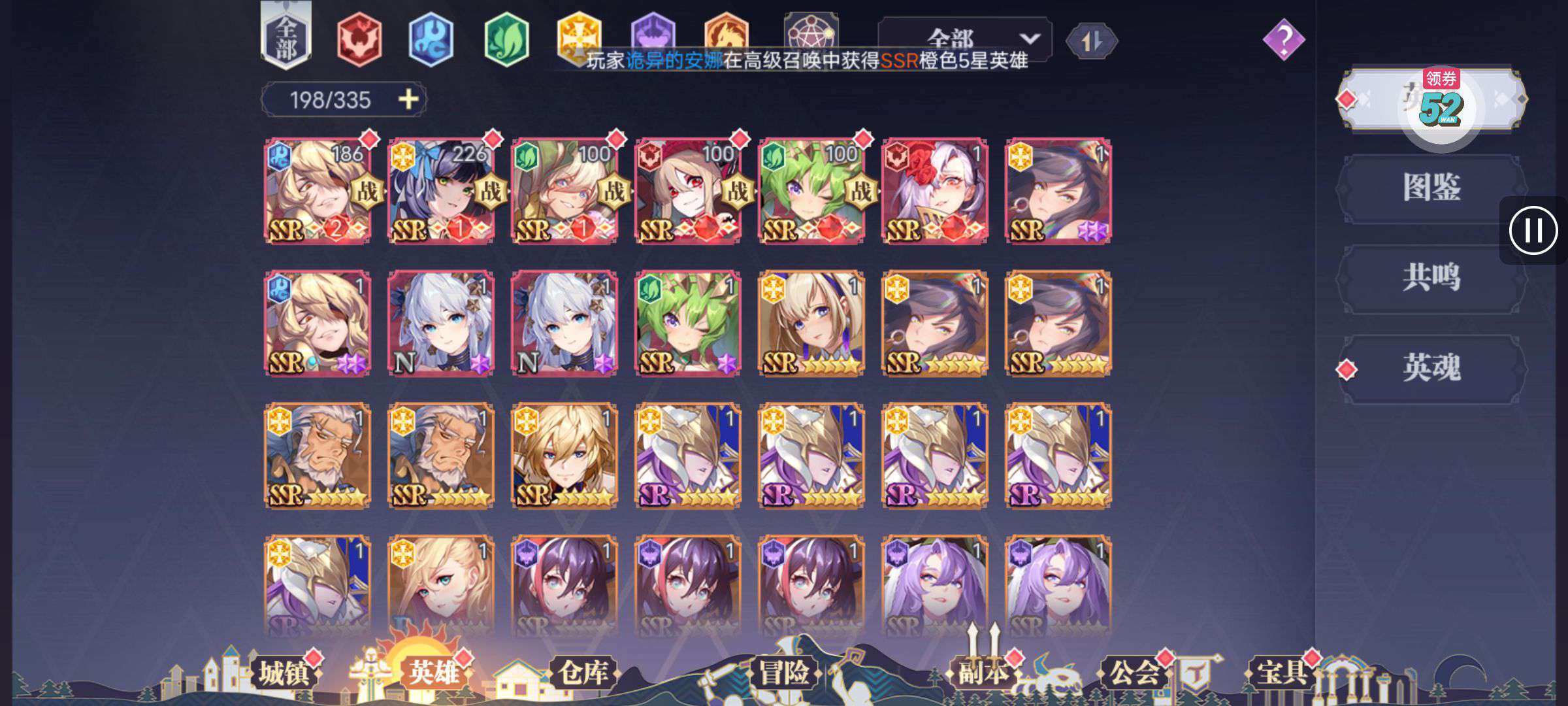The width and height of the screenshot is (1568, 706).
Task: Open the 英魂 panel on the right
Action: (x=1431, y=367)
